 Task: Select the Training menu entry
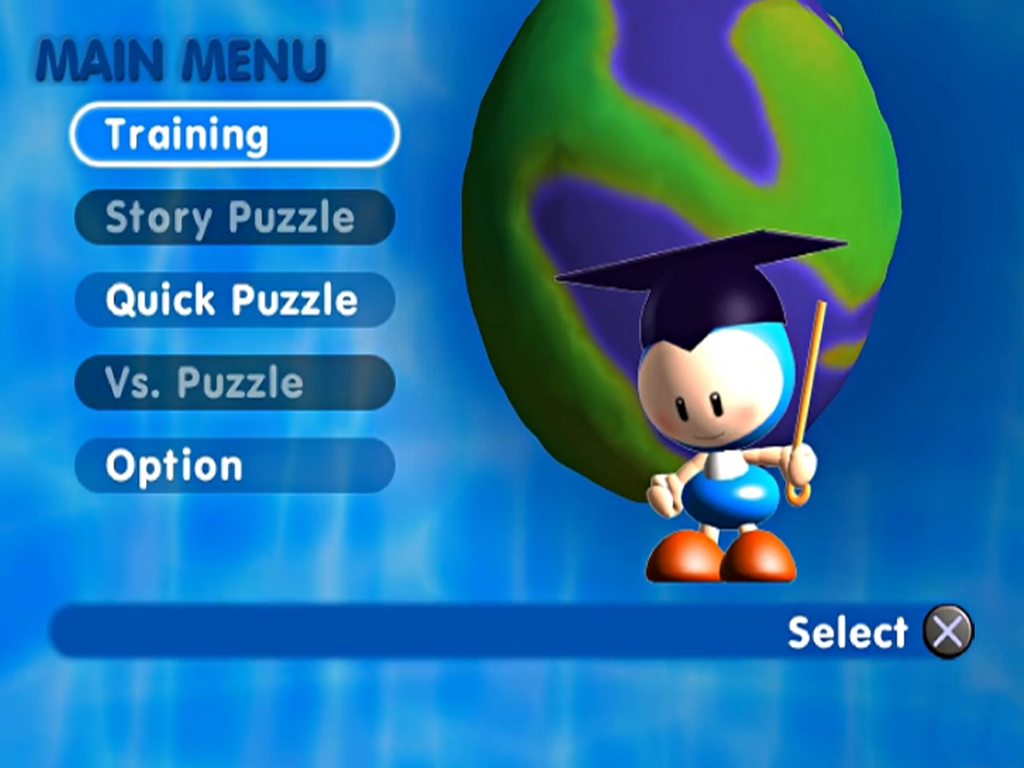(x=234, y=134)
